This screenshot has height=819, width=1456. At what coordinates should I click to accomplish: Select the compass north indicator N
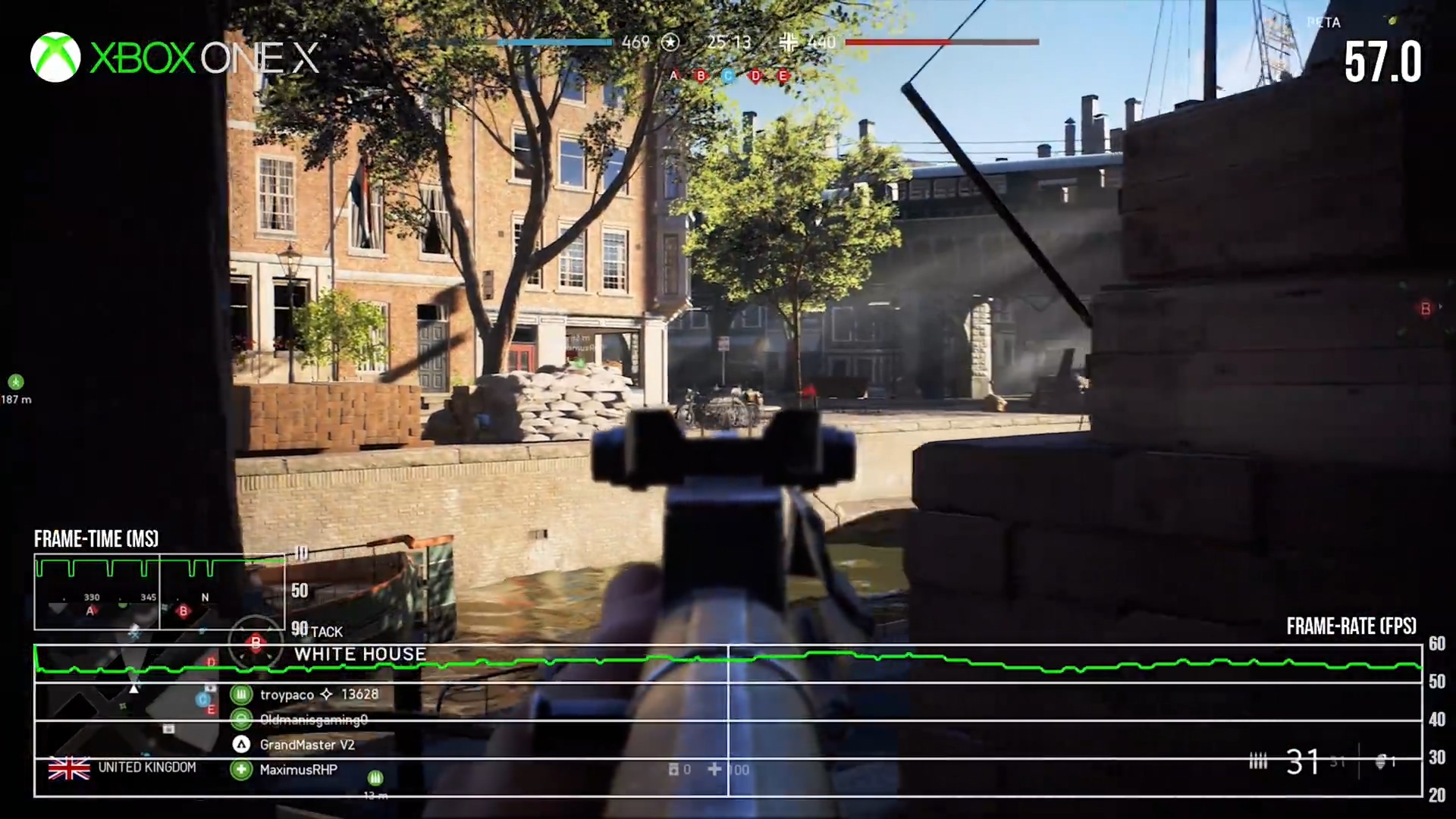point(203,598)
